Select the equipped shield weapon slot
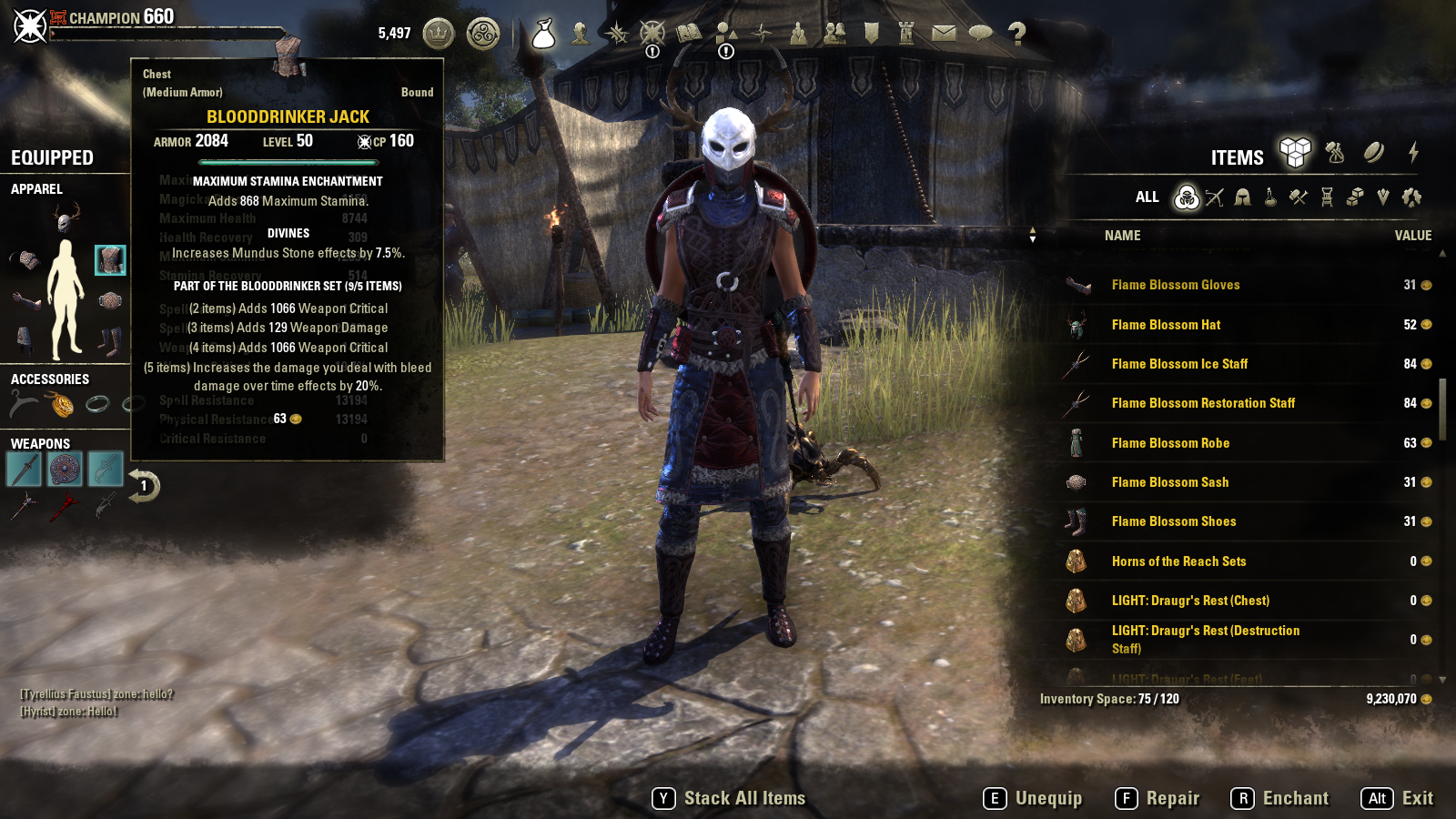 65,470
